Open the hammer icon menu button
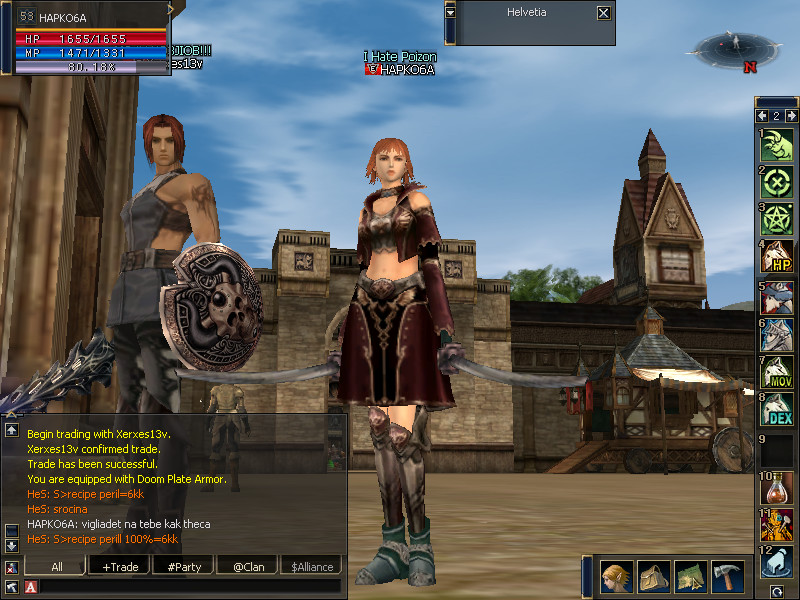The image size is (800, 600). [x=727, y=577]
